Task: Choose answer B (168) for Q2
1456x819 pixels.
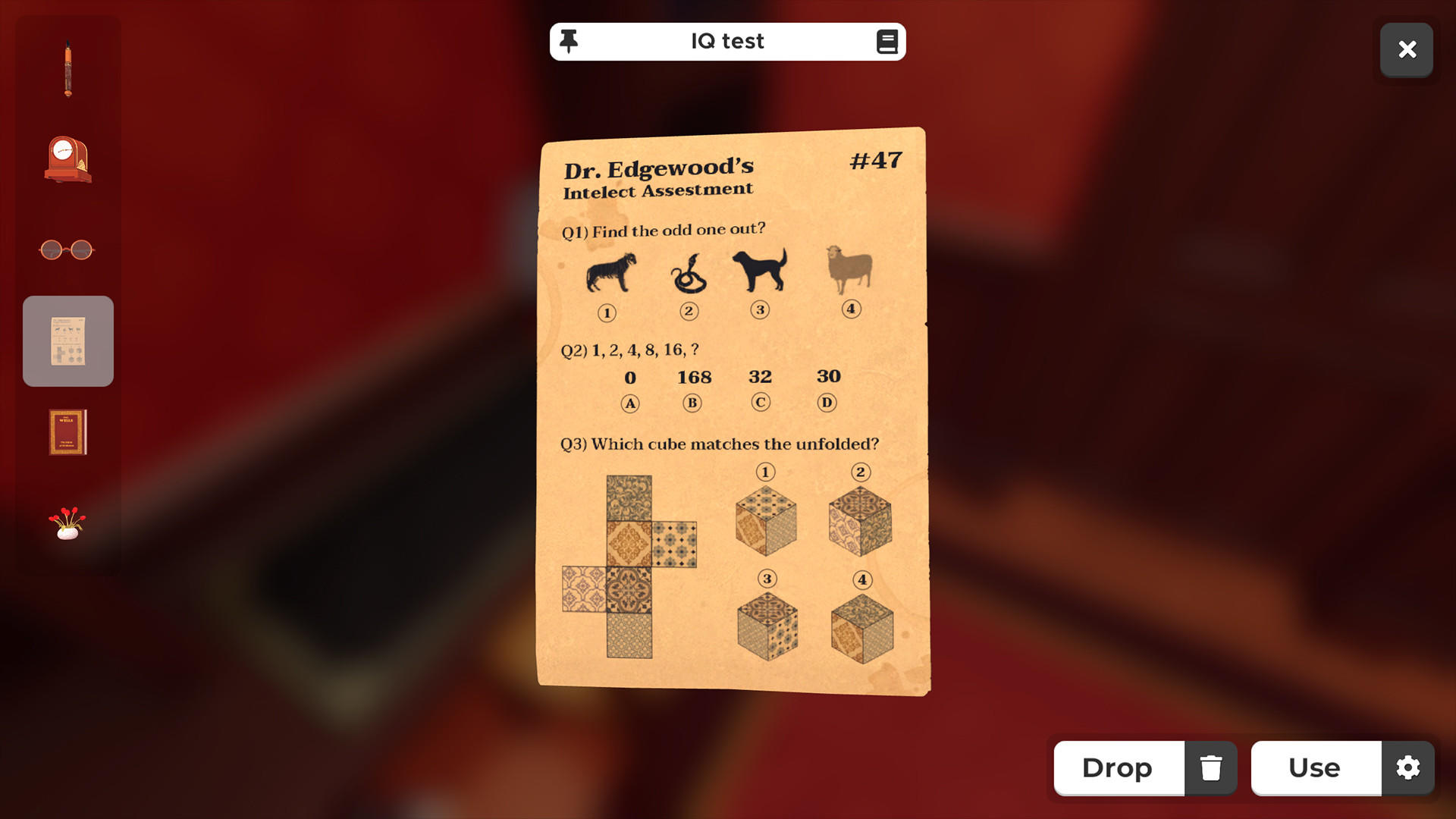Action: pyautogui.click(x=691, y=403)
